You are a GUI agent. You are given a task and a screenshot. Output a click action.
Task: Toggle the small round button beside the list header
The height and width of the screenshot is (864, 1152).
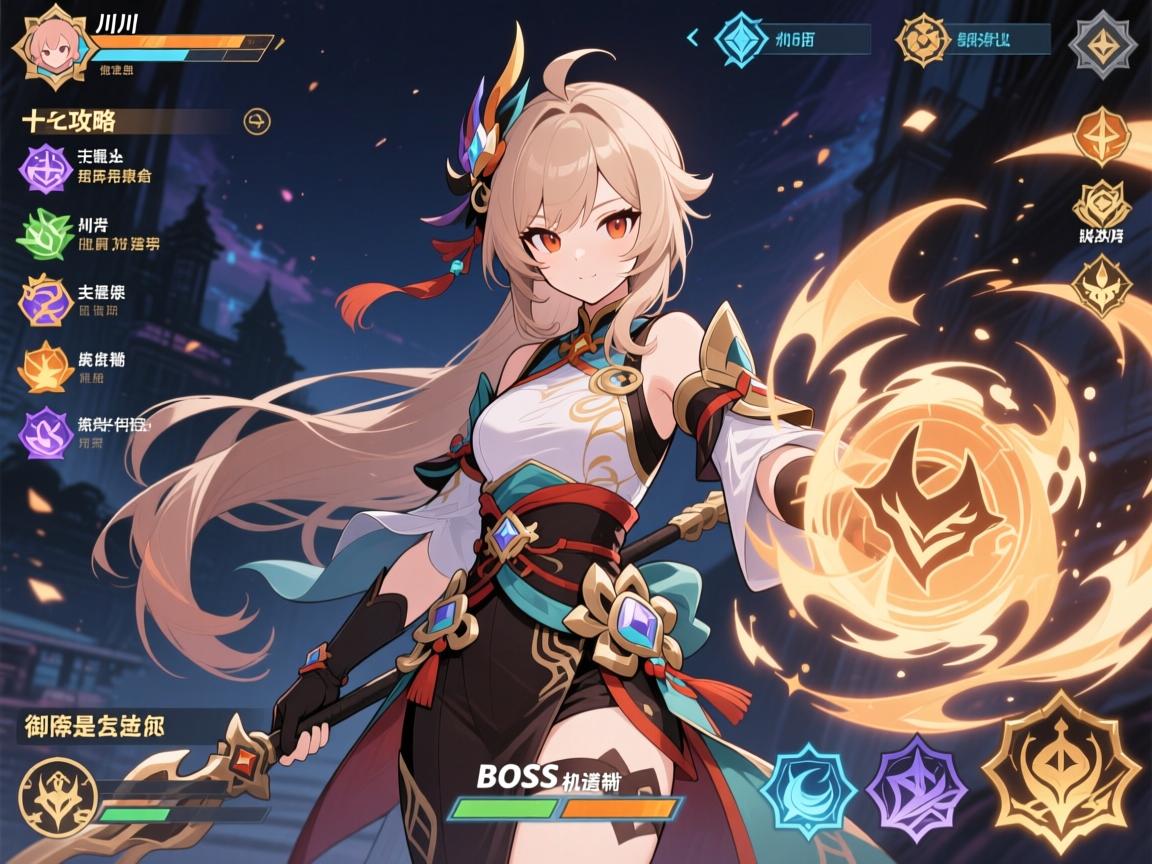click(x=257, y=122)
